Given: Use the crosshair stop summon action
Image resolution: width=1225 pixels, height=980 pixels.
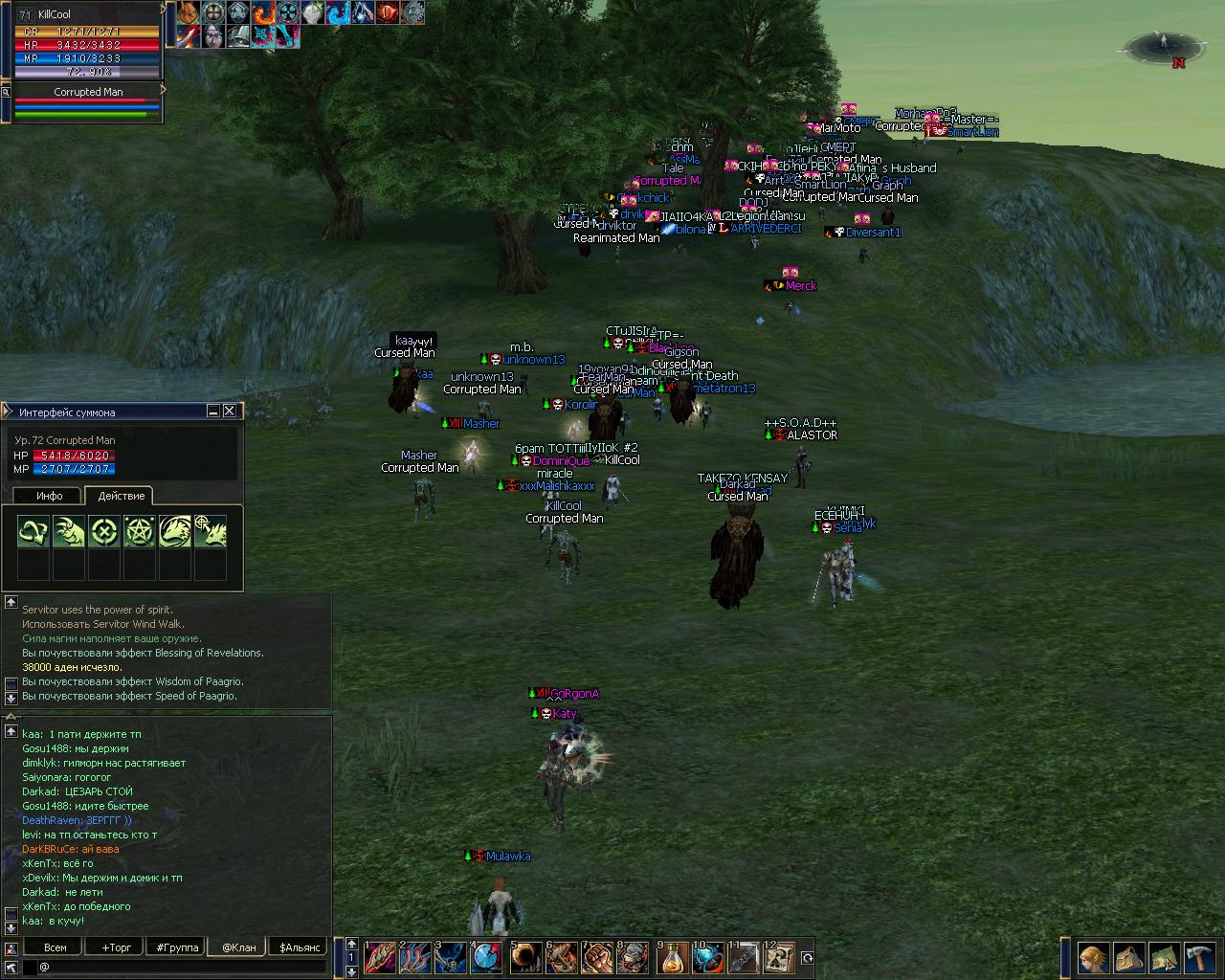Looking at the screenshot, I should (104, 532).
